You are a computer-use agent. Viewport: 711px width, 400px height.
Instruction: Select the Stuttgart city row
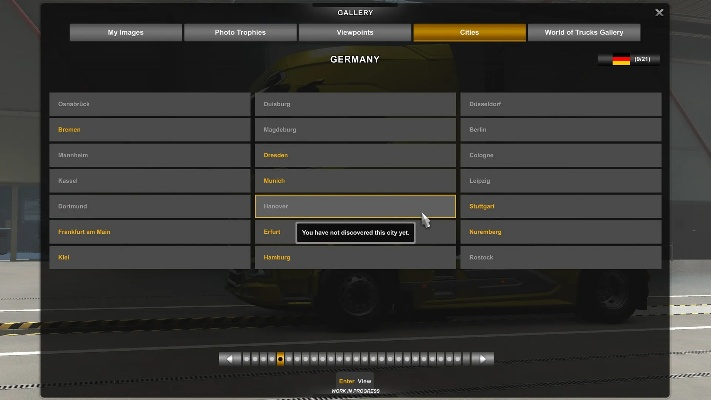click(560, 206)
